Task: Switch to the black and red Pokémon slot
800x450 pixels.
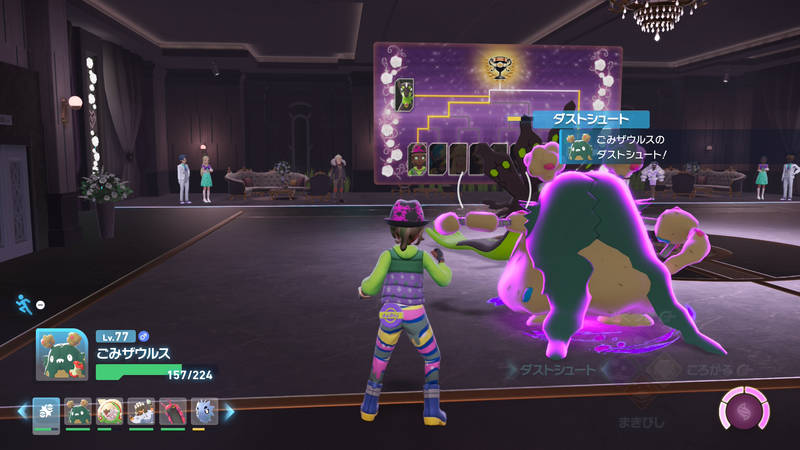Action: click(173, 410)
